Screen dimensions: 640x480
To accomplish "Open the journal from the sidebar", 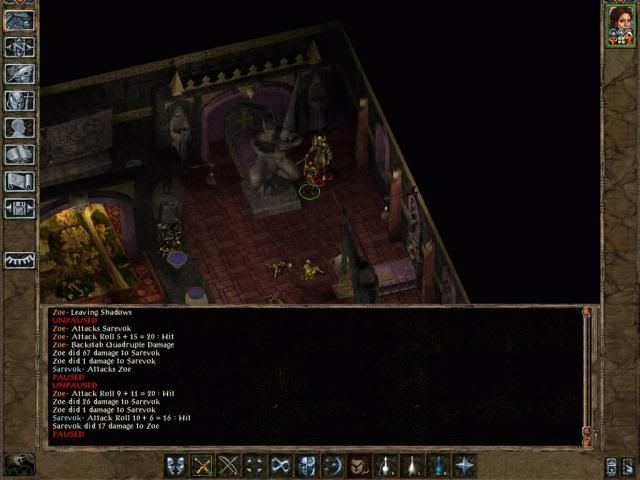I will [19, 73].
